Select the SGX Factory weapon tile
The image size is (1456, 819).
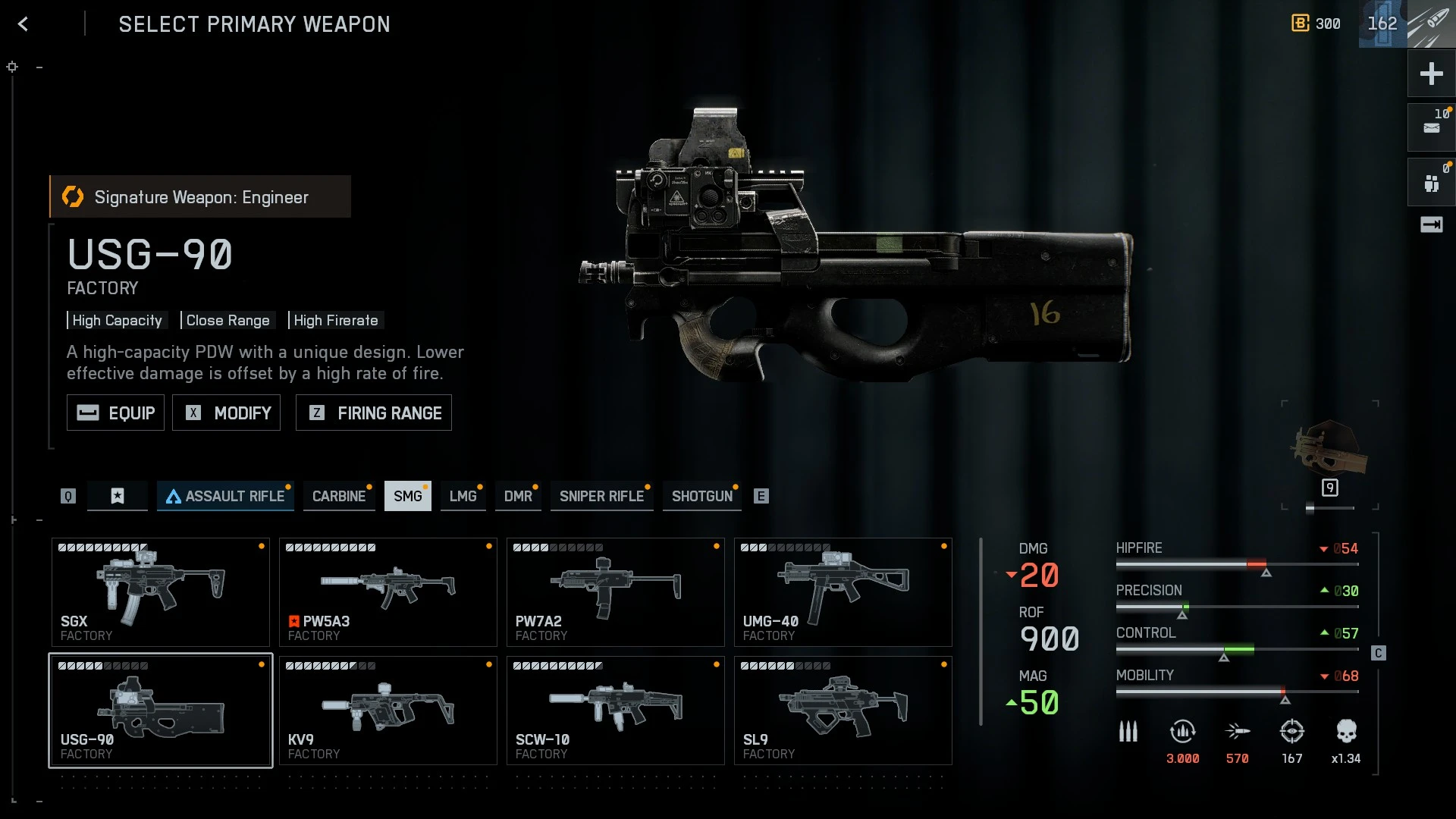pos(160,592)
